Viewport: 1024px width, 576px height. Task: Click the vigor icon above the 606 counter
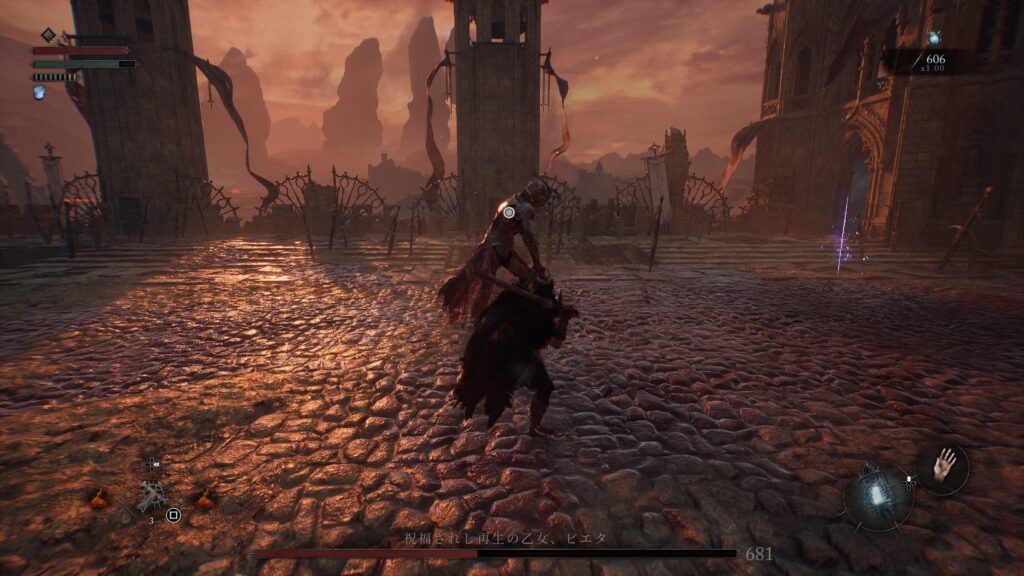pos(934,38)
